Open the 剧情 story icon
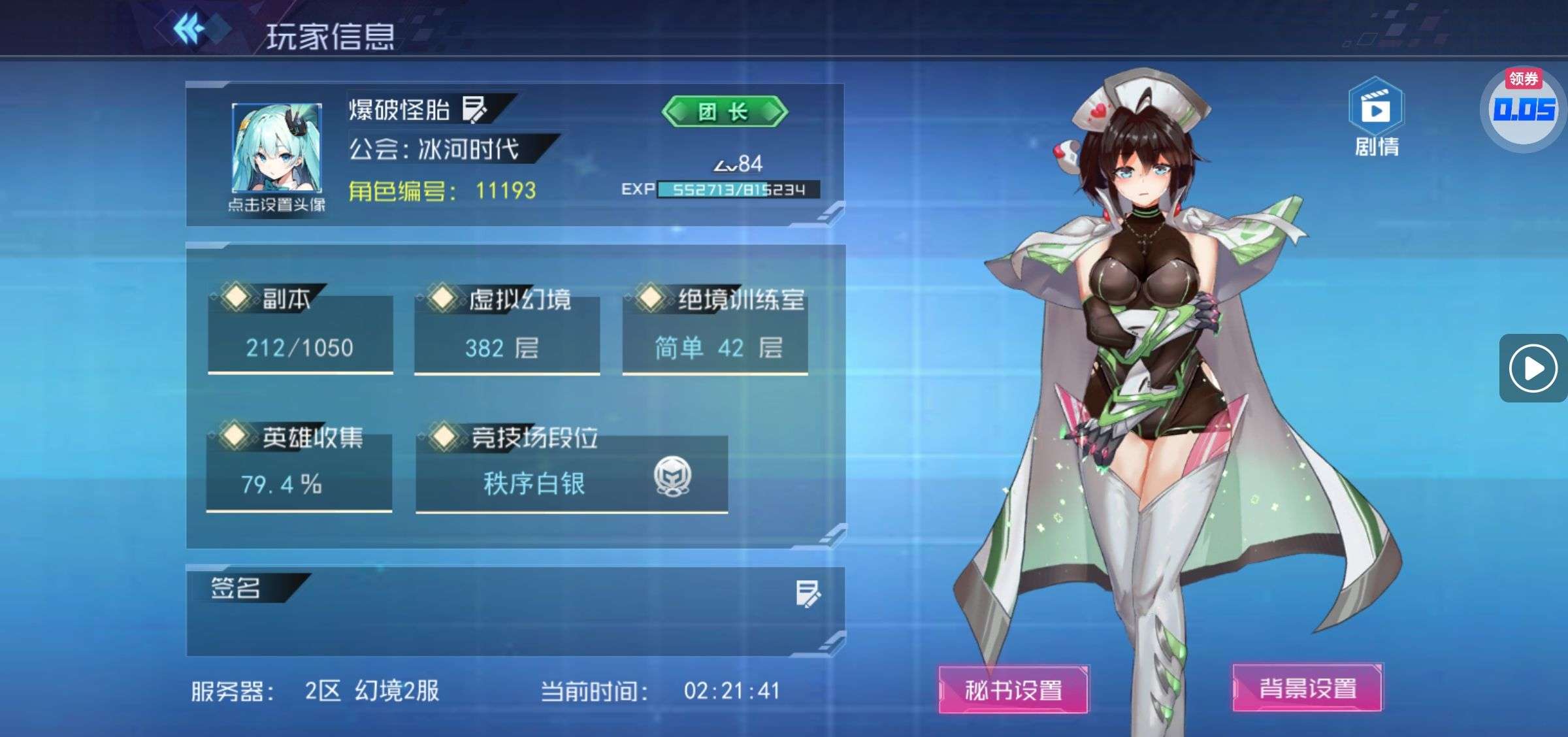This screenshot has height=737, width=1568. (x=1376, y=118)
